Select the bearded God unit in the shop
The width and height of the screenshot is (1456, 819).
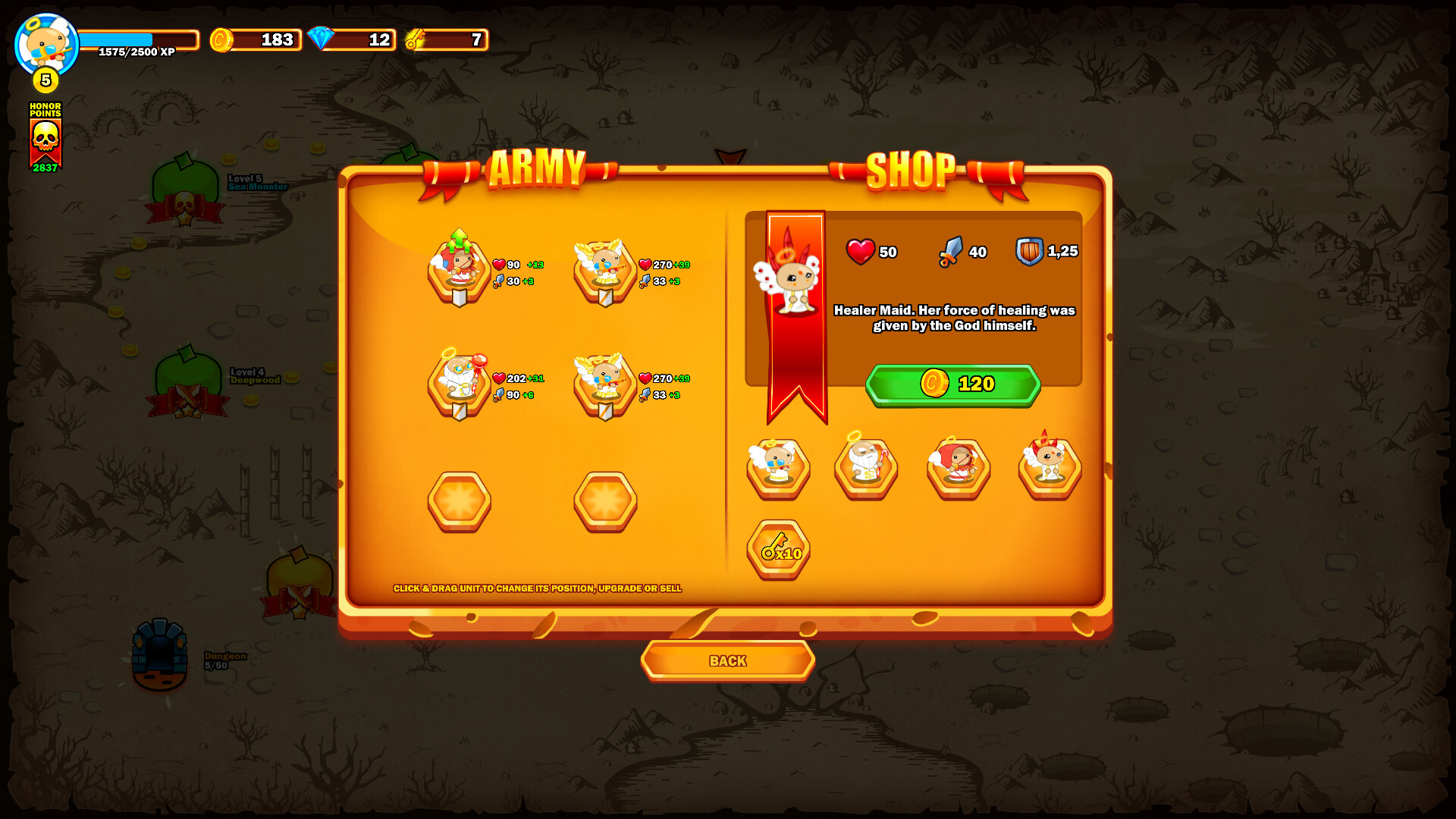865,469
